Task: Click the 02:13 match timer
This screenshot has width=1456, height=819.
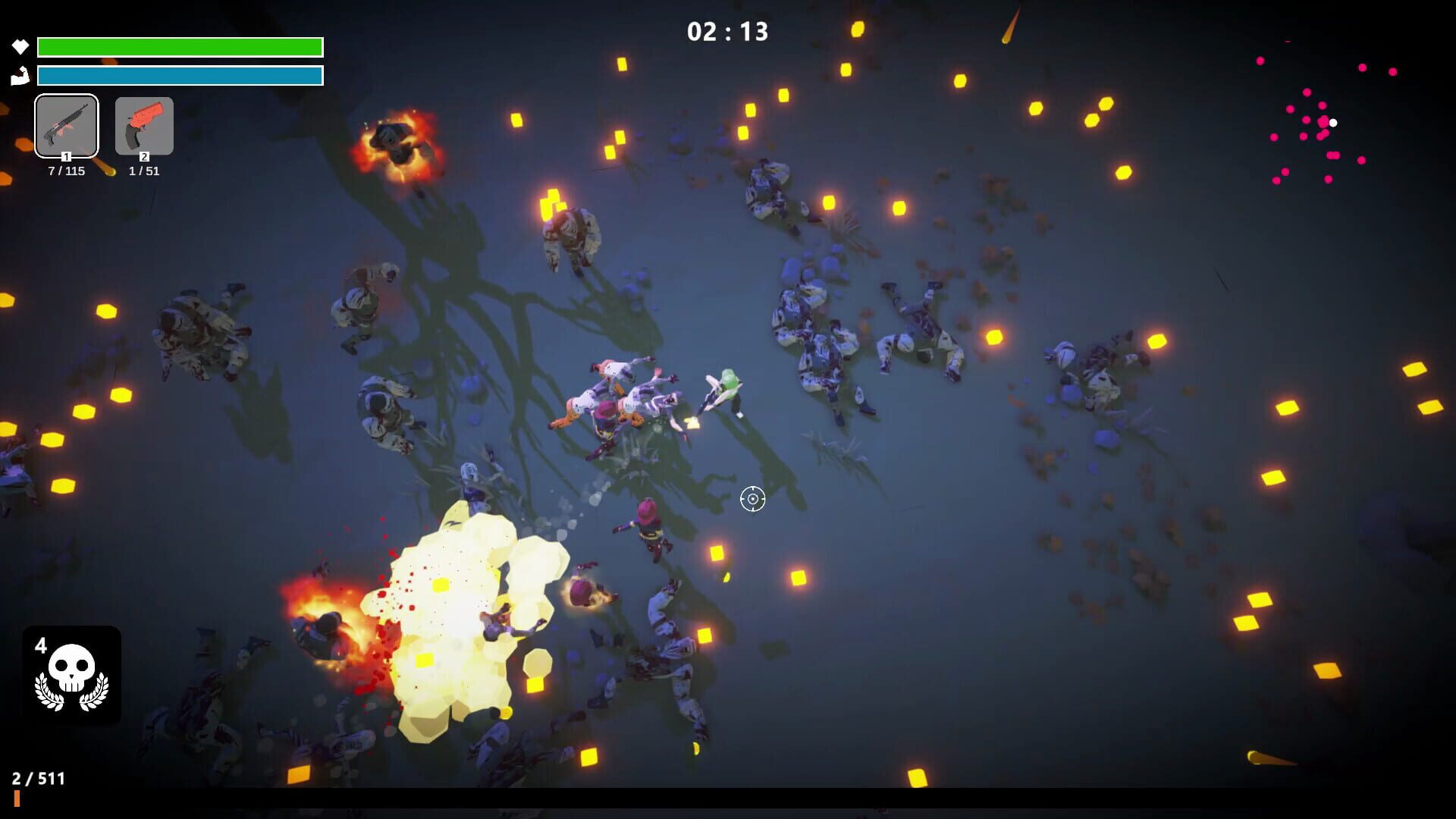Action: (726, 32)
